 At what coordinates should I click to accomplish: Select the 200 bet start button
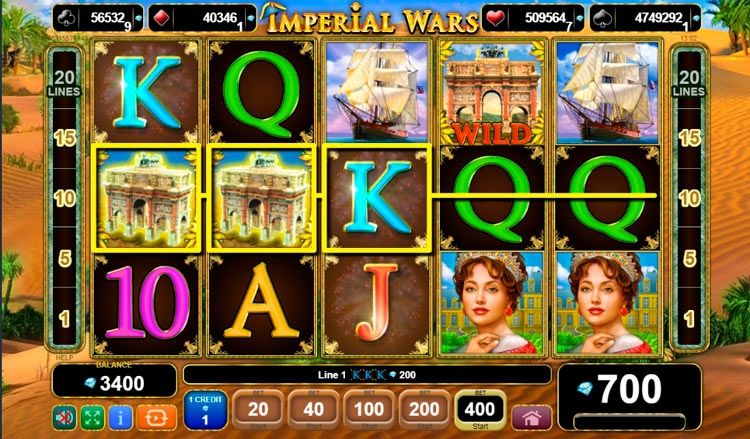point(422,411)
